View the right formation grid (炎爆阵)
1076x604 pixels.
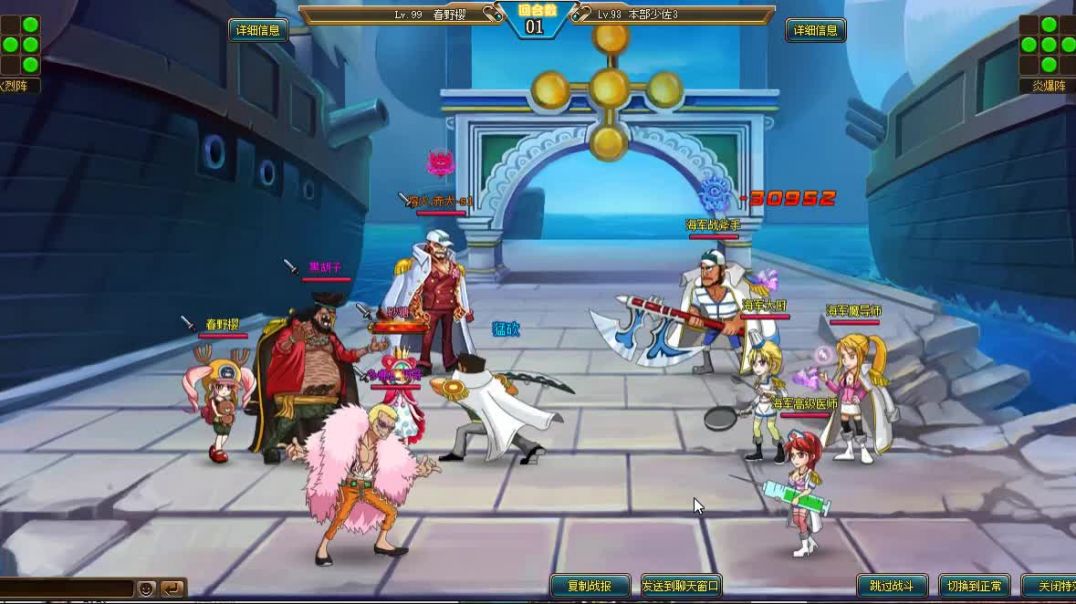pyautogui.click(x=1047, y=45)
